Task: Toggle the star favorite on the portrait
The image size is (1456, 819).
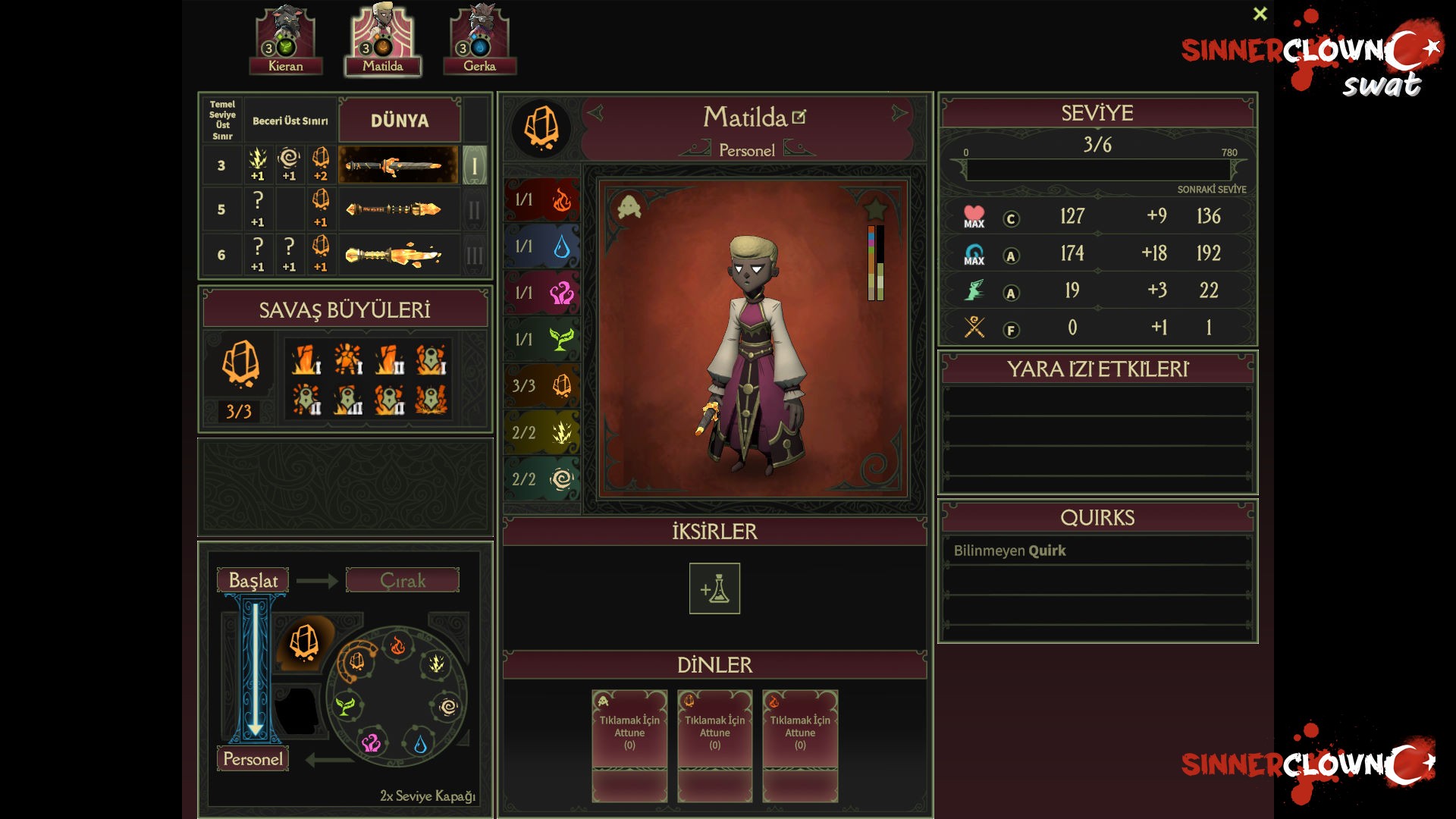Action: (875, 208)
